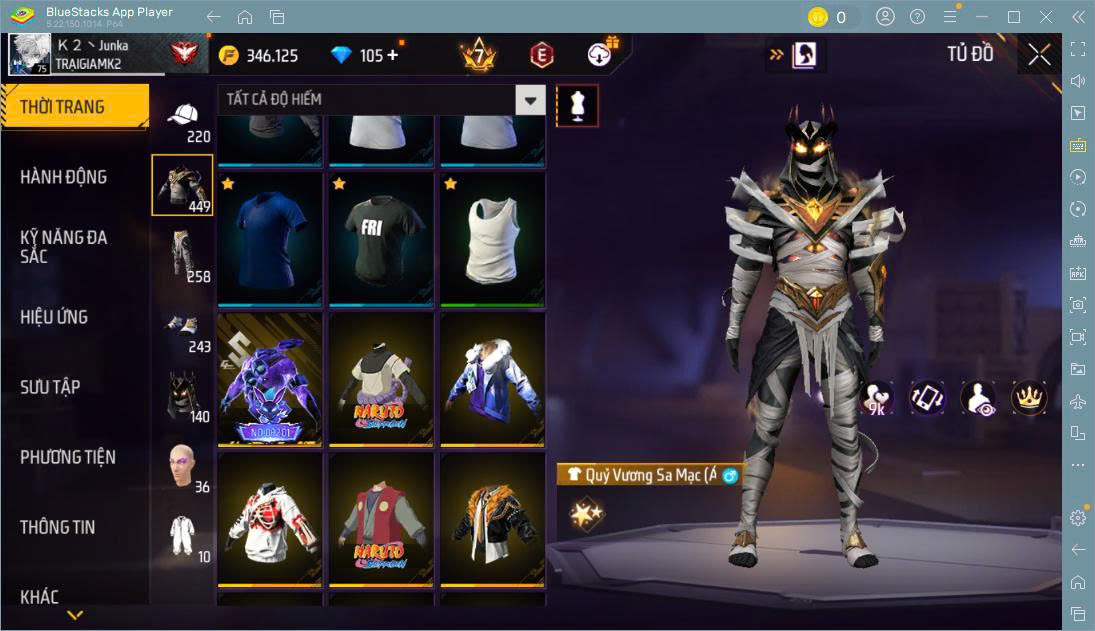This screenshot has height=631, width=1095.
Task: Open the face category with 36 items
Action: 182,467
